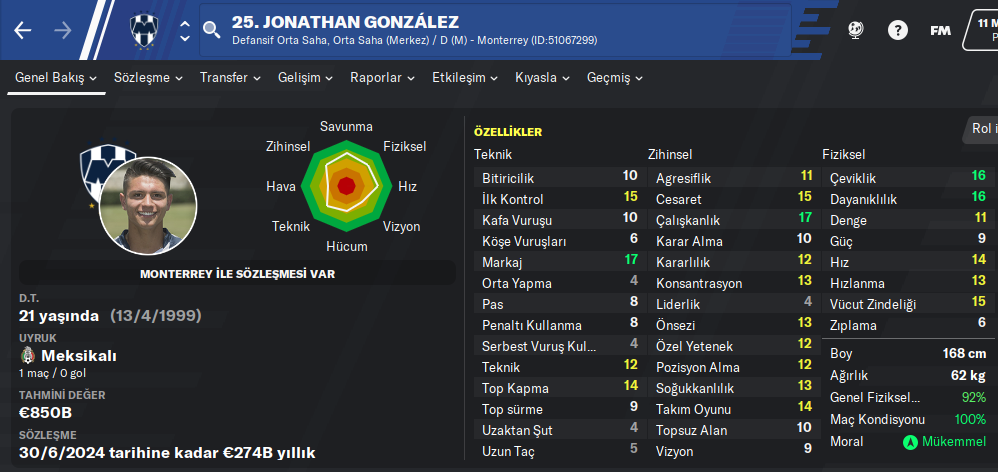Open the Monterrey club badge in header

click(145, 31)
